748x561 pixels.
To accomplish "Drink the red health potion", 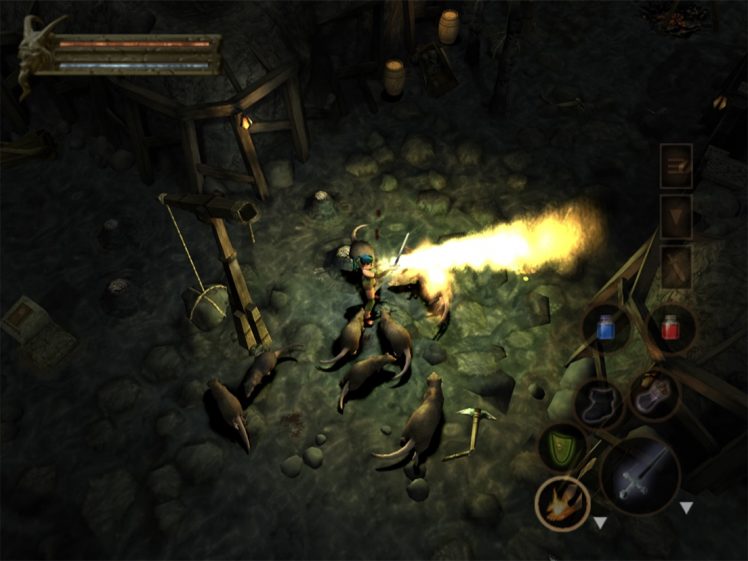I will click(670, 327).
